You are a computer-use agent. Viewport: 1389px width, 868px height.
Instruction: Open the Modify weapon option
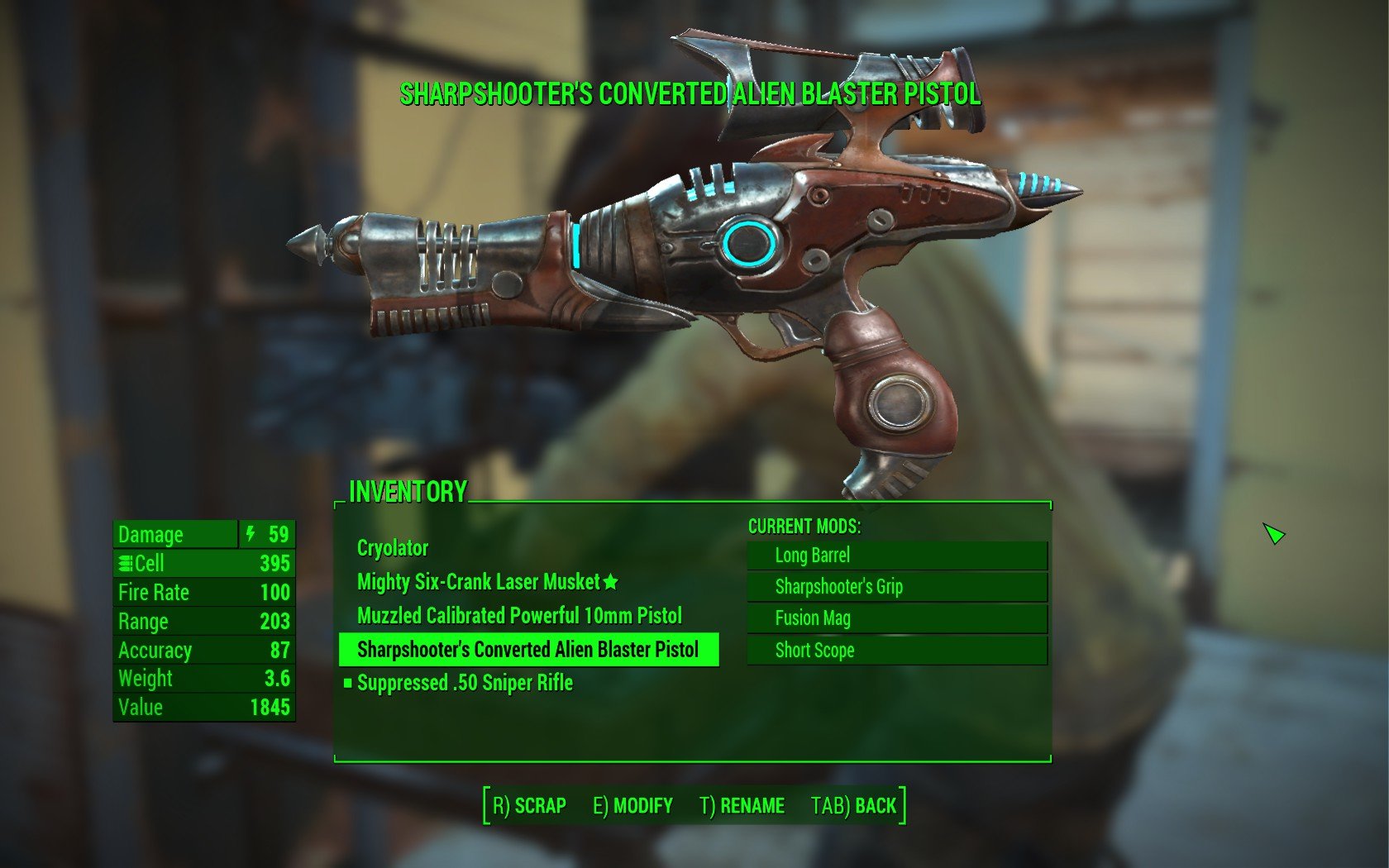click(x=632, y=805)
